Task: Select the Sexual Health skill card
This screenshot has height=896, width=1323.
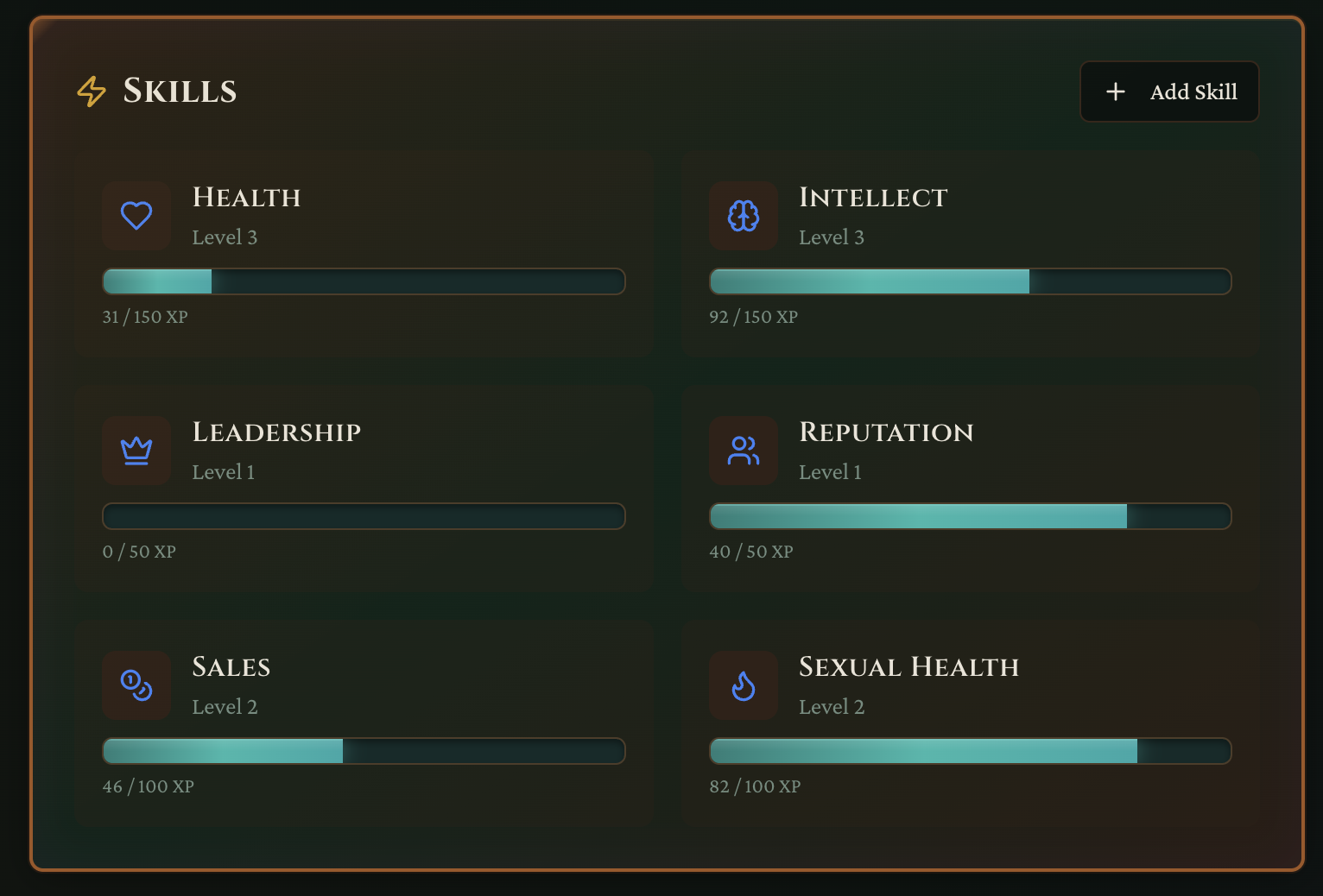Action: pos(970,722)
